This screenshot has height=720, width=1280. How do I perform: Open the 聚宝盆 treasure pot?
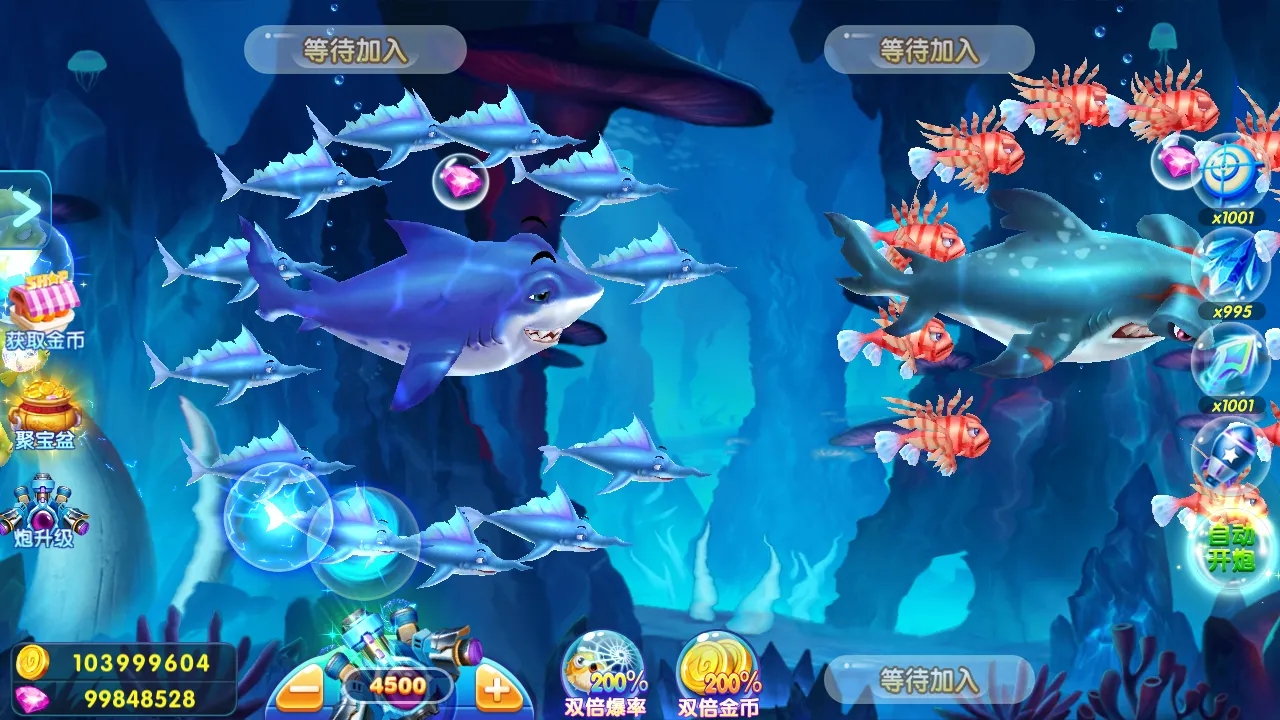[x=44, y=410]
